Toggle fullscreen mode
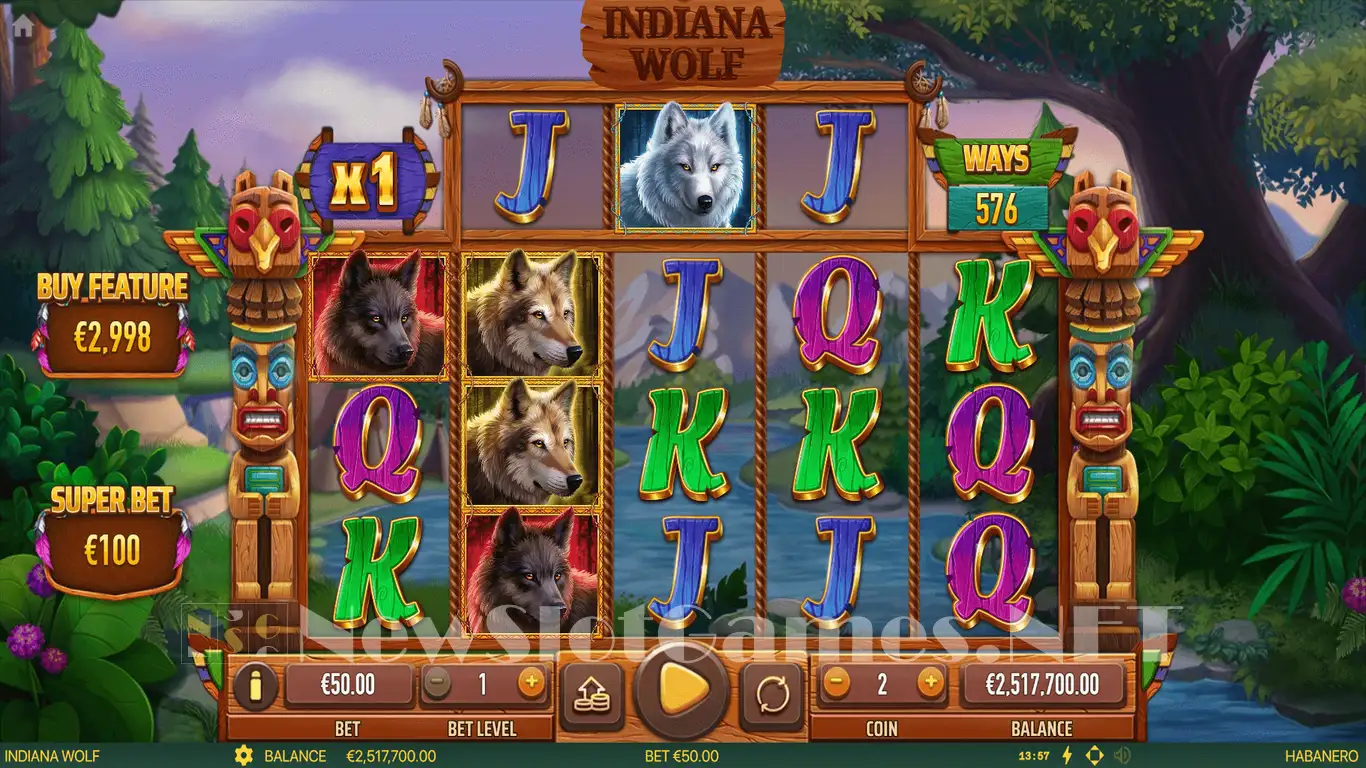 (x=1094, y=756)
